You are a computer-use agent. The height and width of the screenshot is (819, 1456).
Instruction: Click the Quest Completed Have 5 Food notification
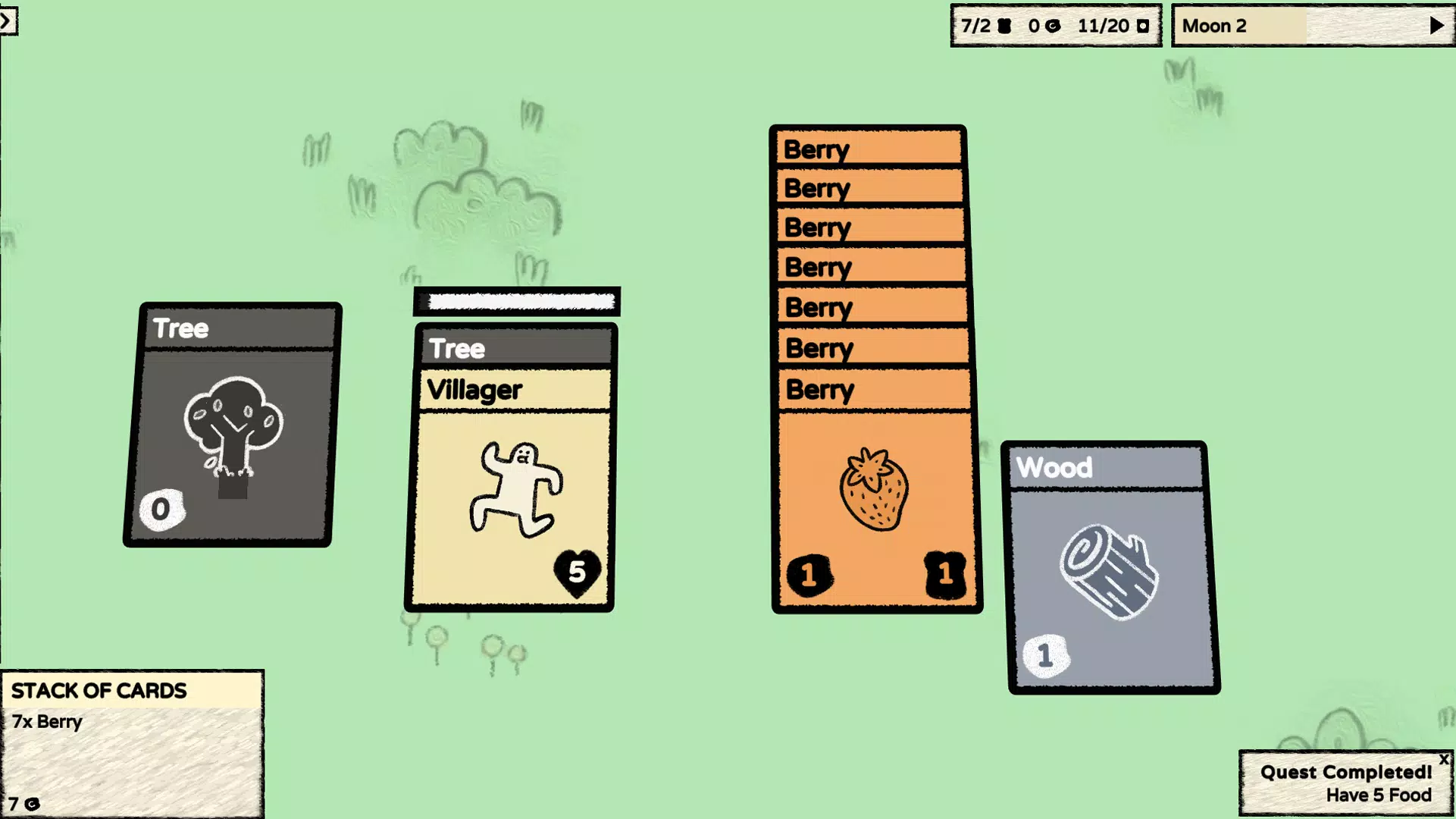coord(1345,783)
